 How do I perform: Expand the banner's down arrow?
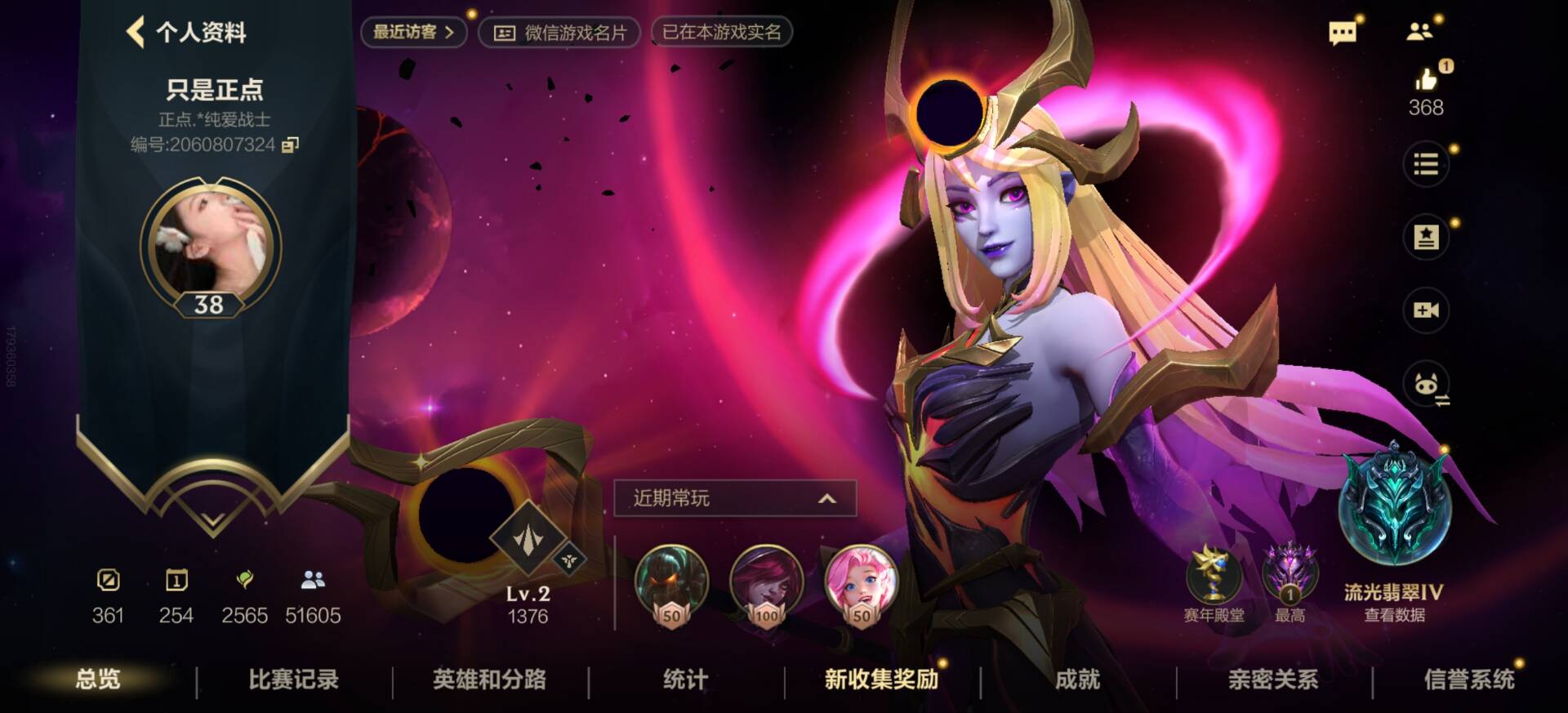(x=212, y=519)
